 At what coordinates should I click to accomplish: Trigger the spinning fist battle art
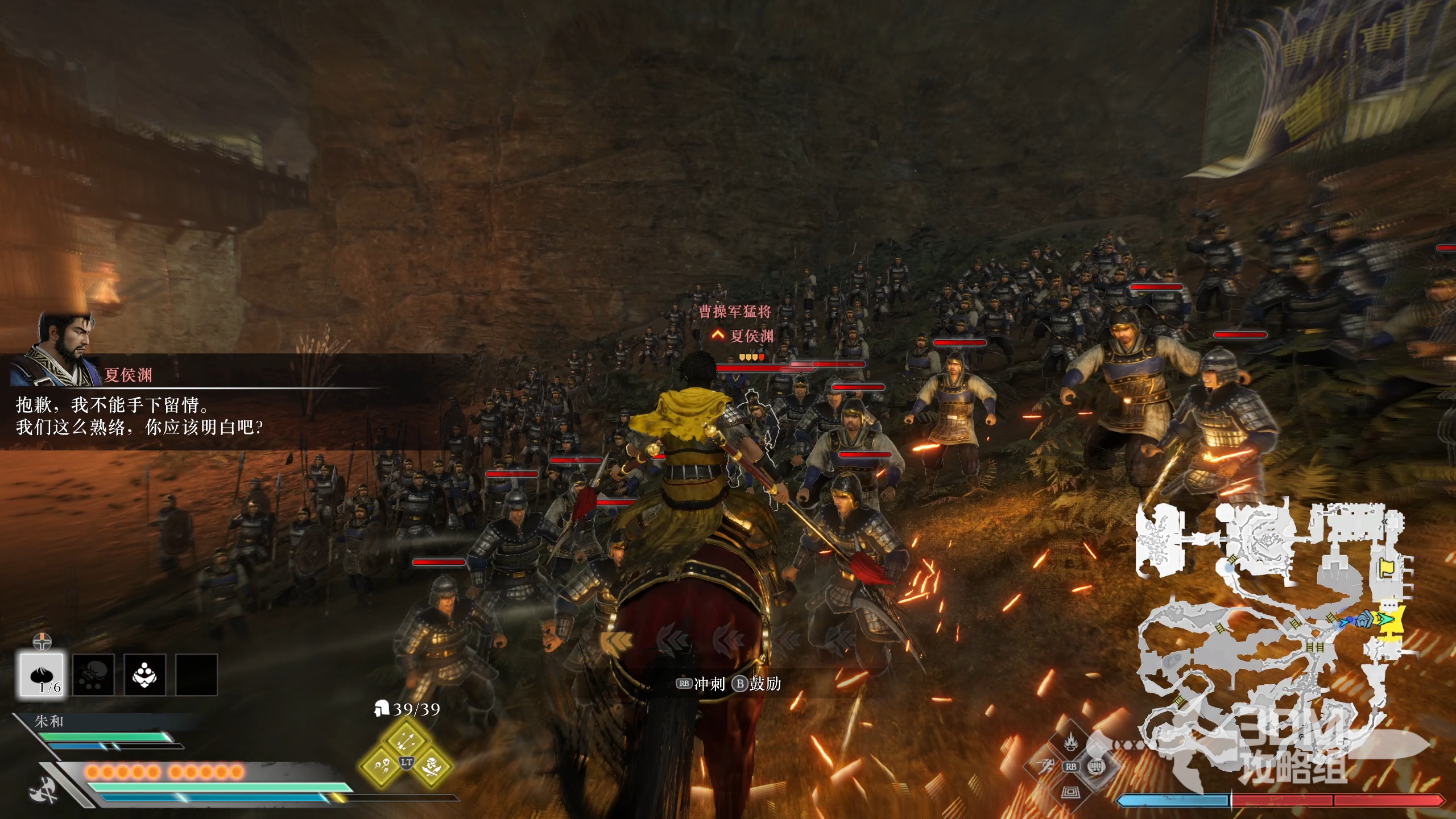[x=1096, y=767]
